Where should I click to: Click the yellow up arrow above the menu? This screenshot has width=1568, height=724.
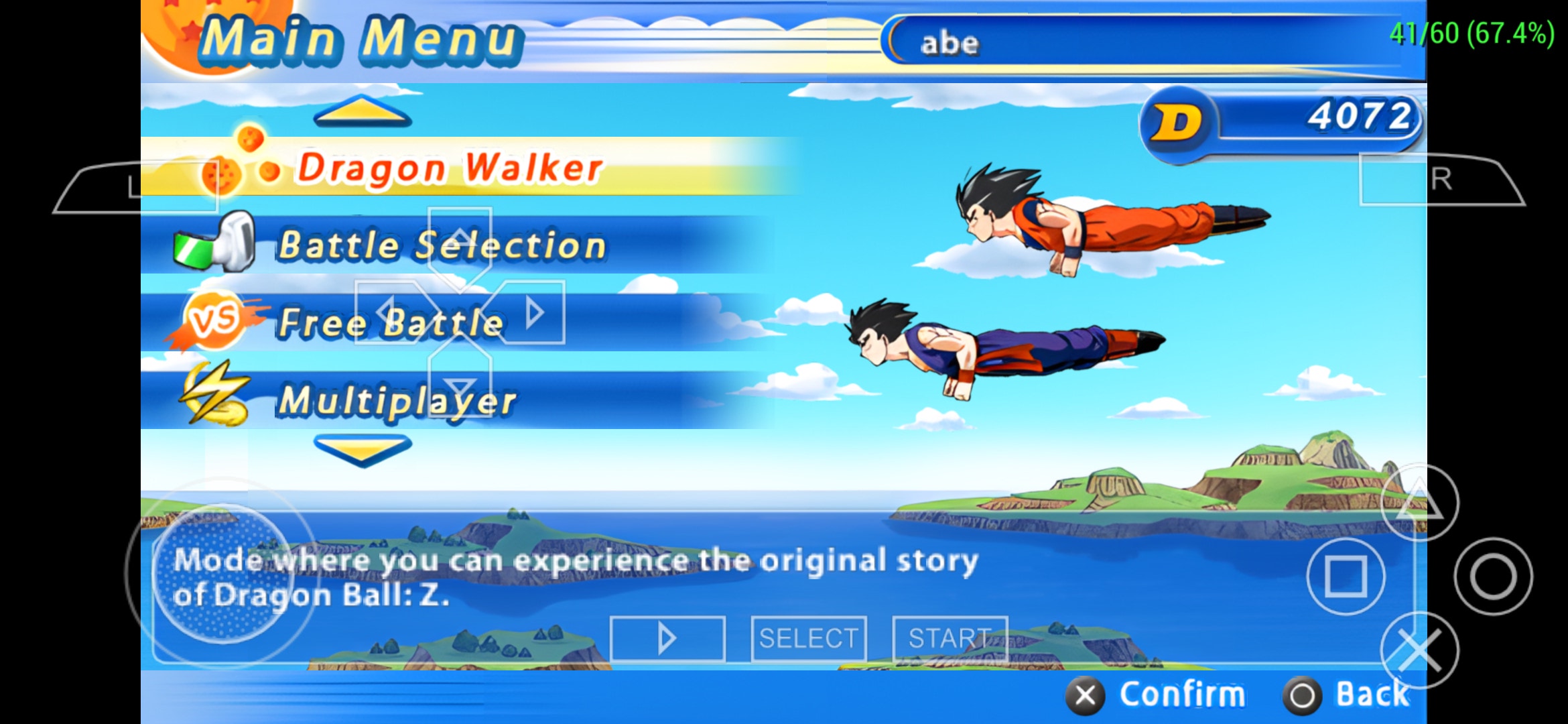[363, 111]
